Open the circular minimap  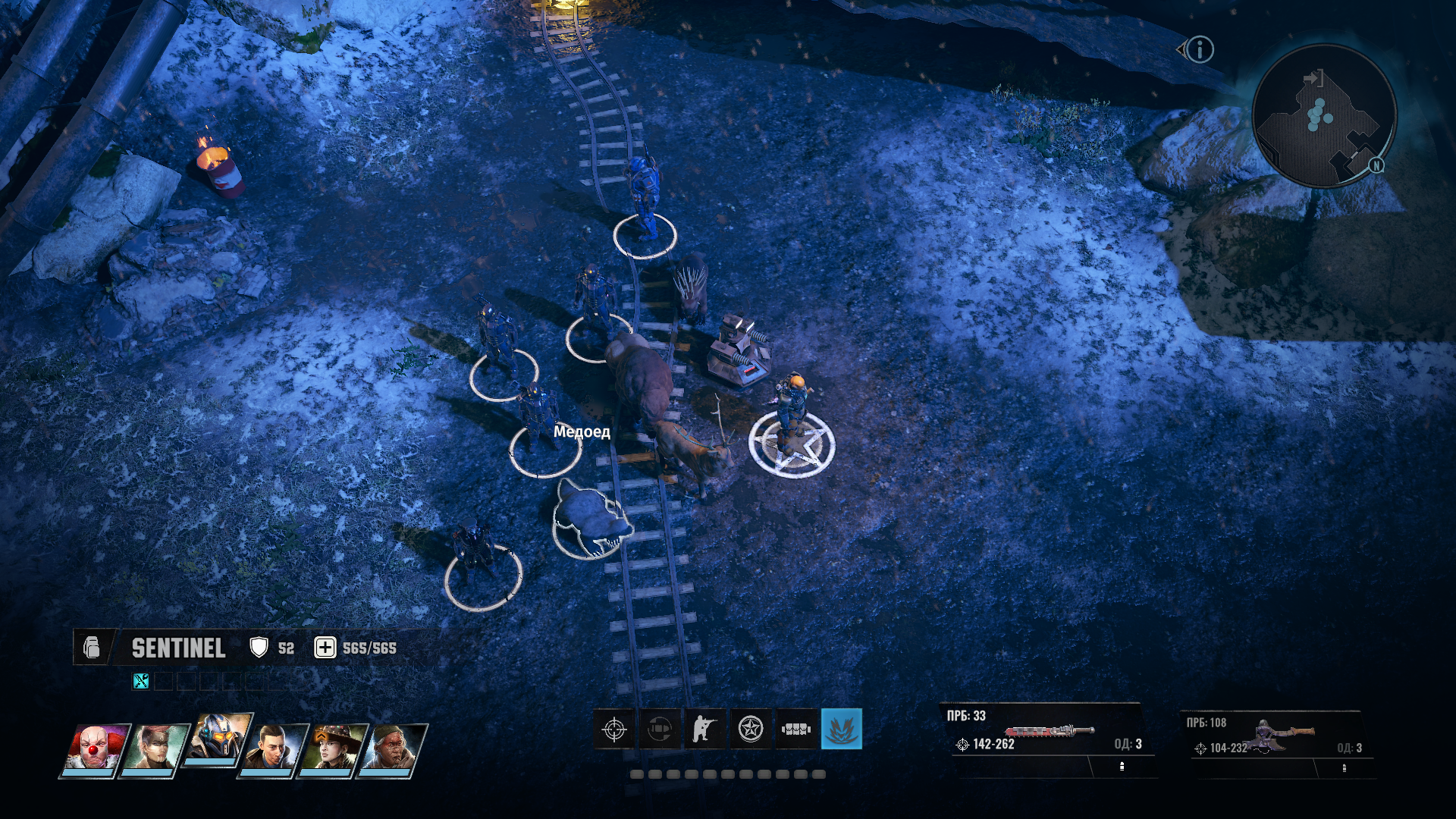tap(1323, 115)
